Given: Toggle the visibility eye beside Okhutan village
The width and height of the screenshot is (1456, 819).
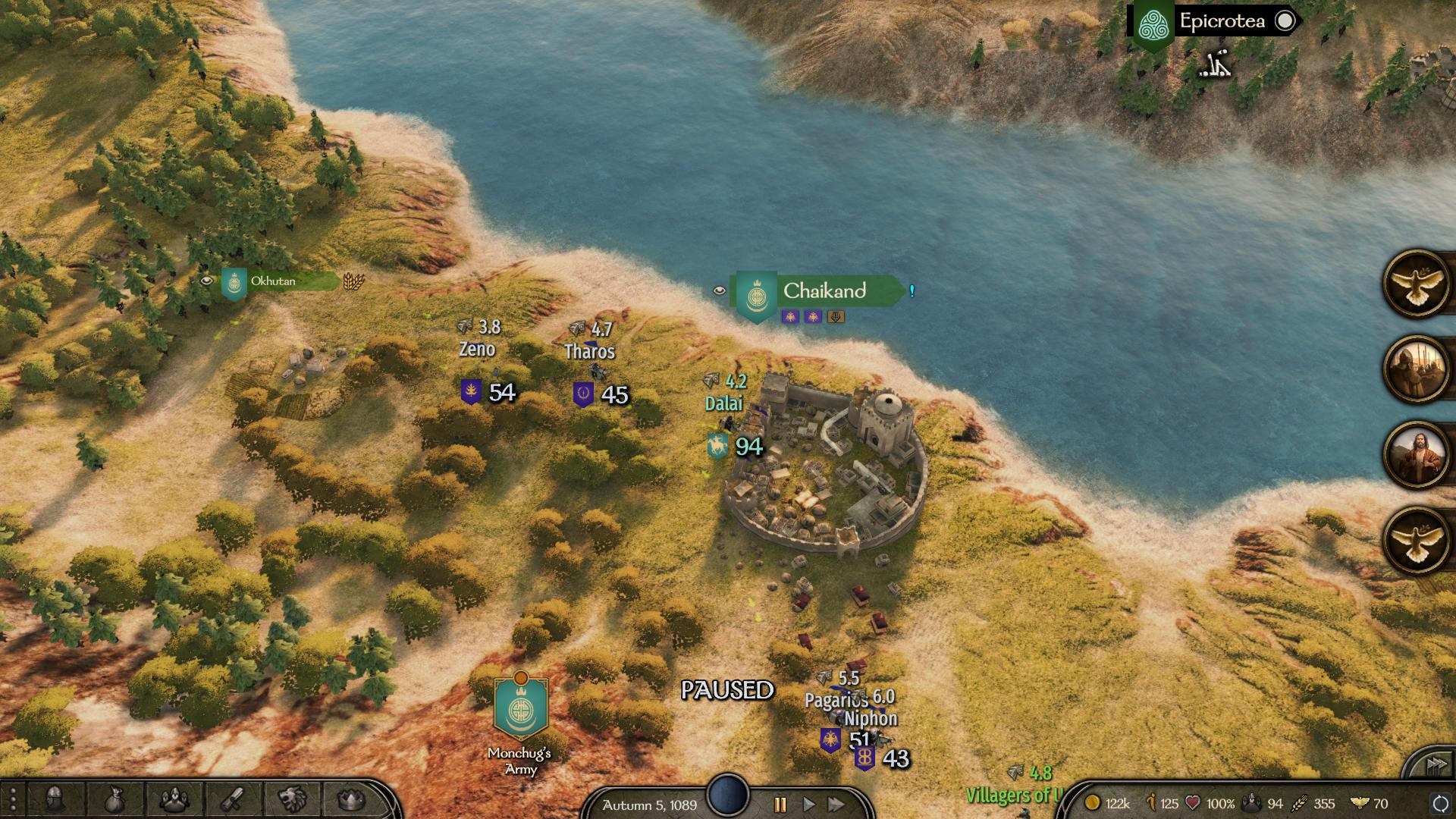Looking at the screenshot, I should click(206, 280).
